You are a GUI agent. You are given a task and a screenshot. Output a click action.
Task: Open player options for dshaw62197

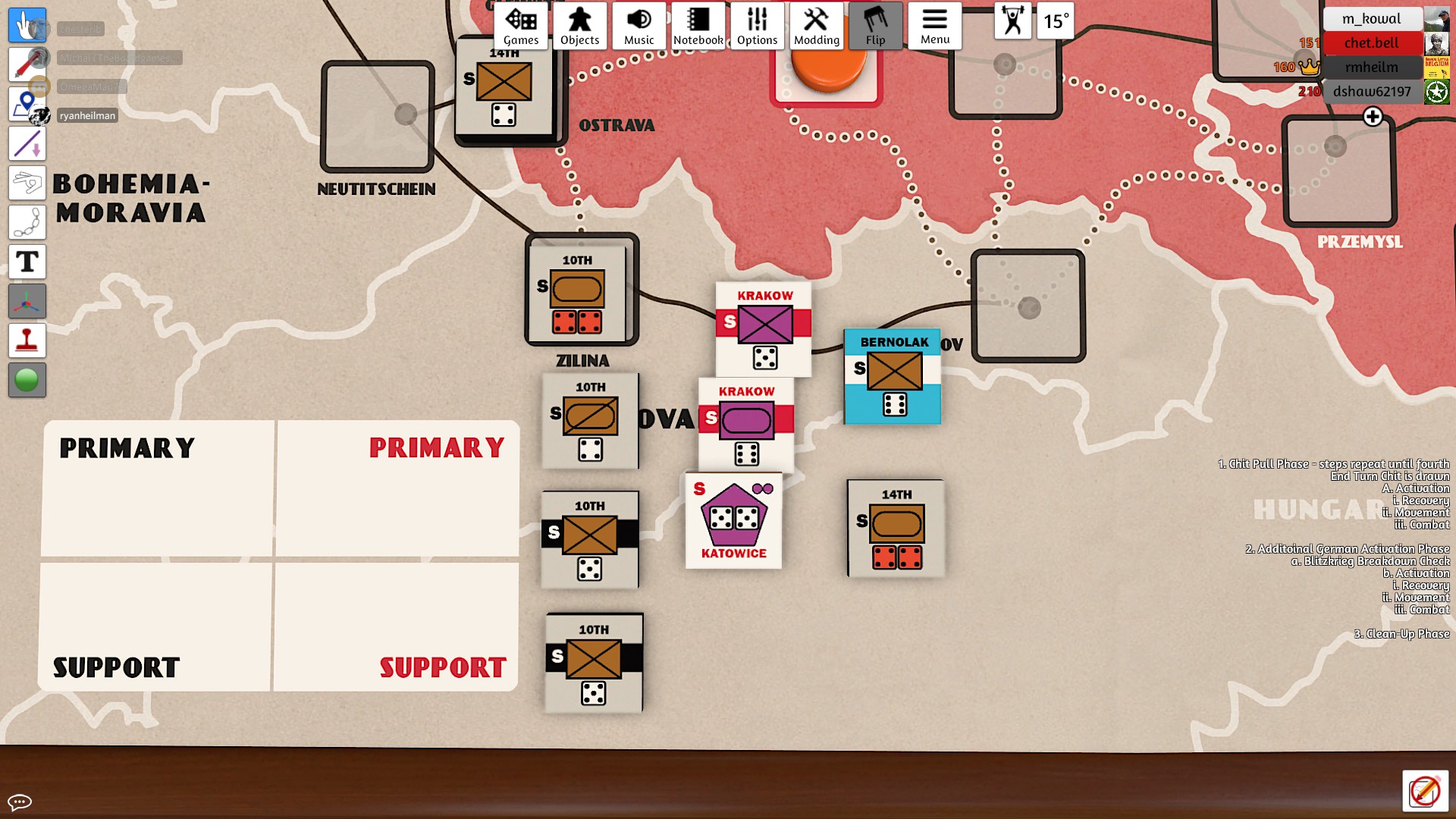[x=1373, y=93]
